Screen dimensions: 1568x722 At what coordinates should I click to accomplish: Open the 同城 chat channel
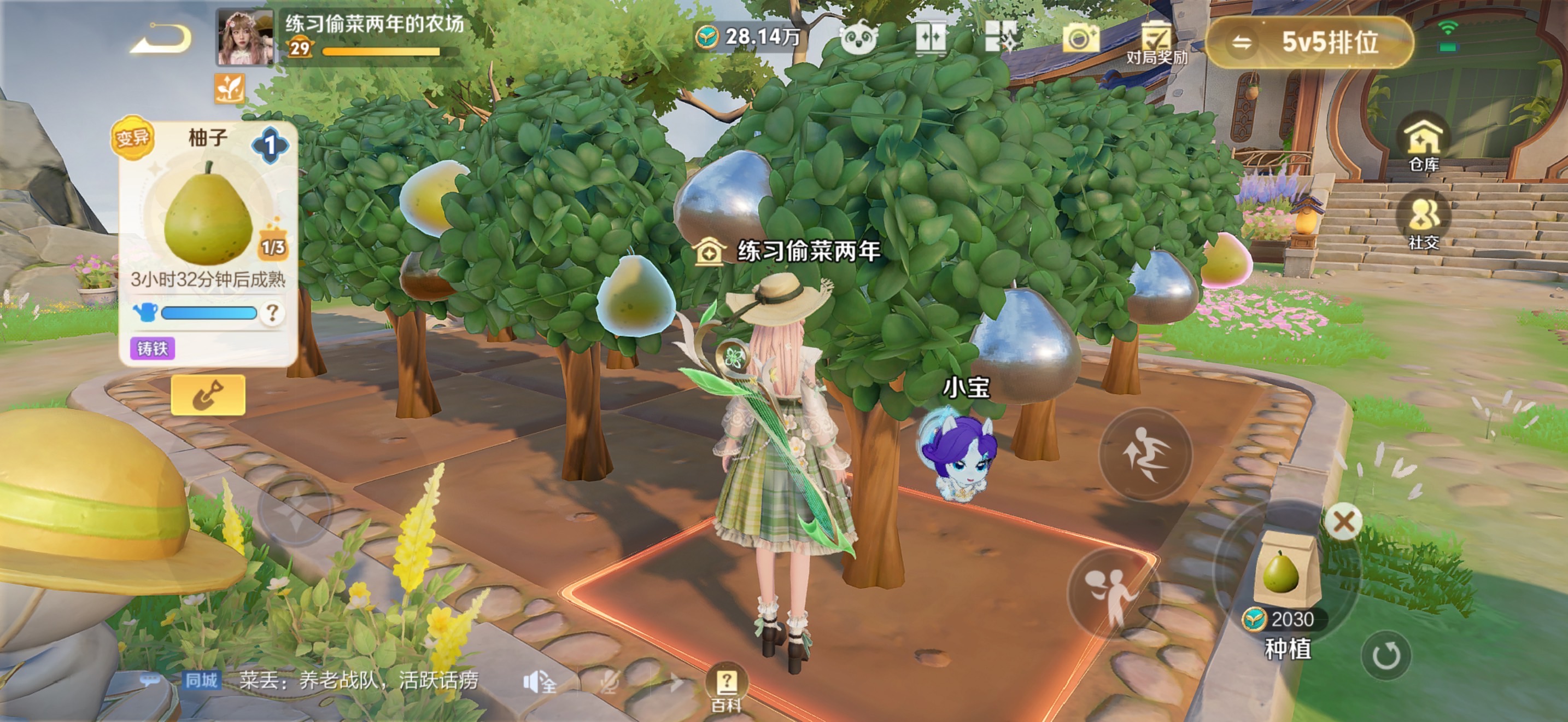[201, 680]
